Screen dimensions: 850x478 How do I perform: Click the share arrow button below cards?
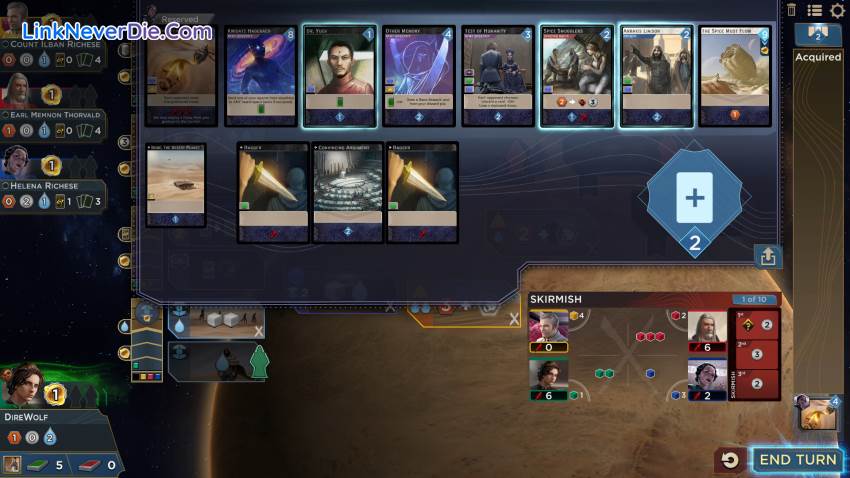tap(768, 257)
